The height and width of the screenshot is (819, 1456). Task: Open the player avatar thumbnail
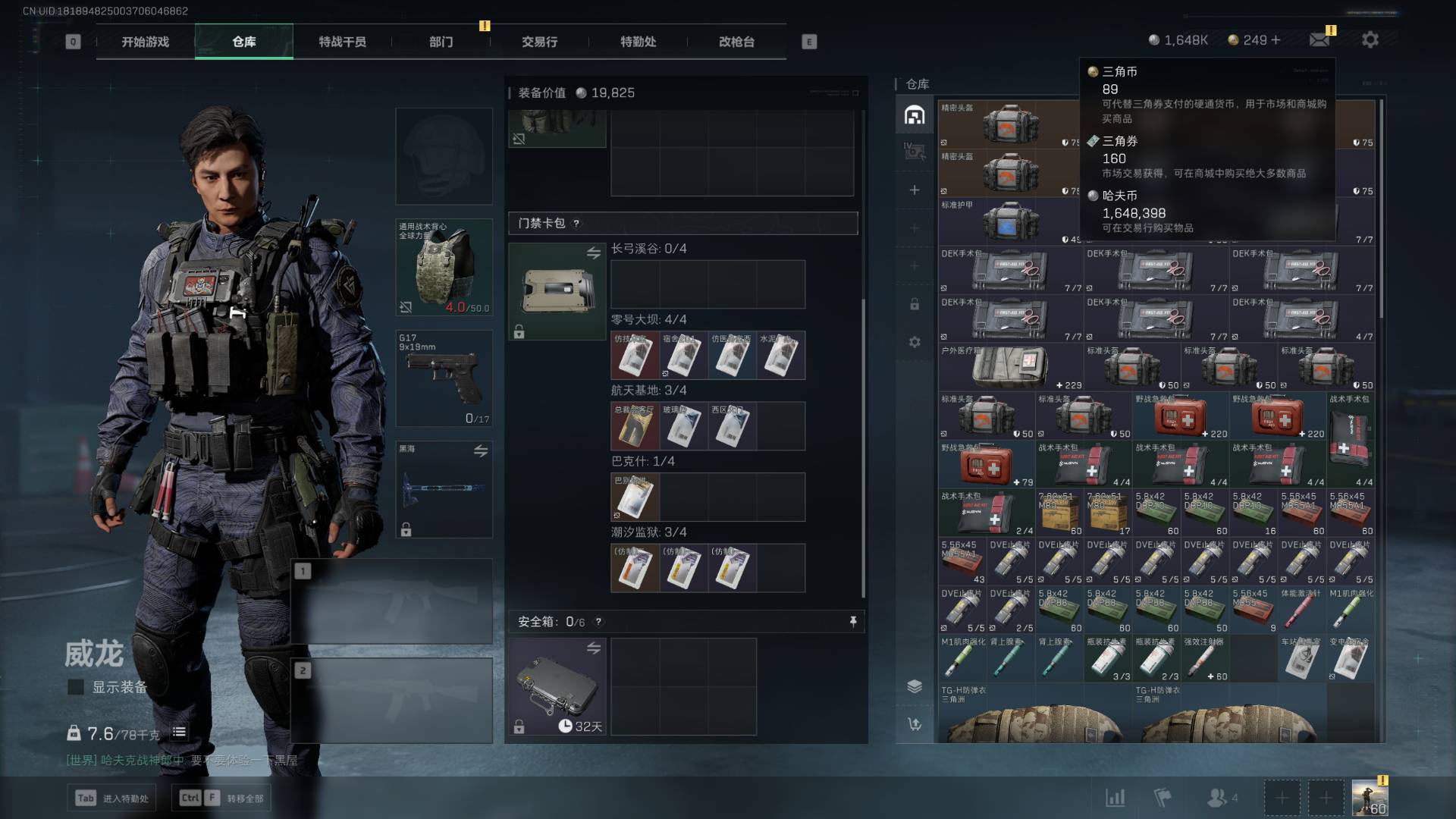pyautogui.click(x=1370, y=799)
